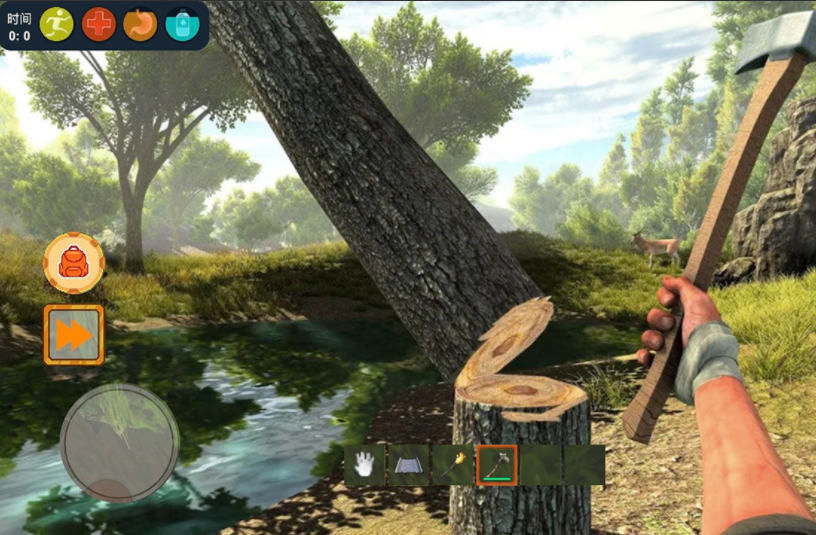Screen dimensions: 816x535
Task: Equip the burning torch from the hotbar
Action: click(x=452, y=465)
